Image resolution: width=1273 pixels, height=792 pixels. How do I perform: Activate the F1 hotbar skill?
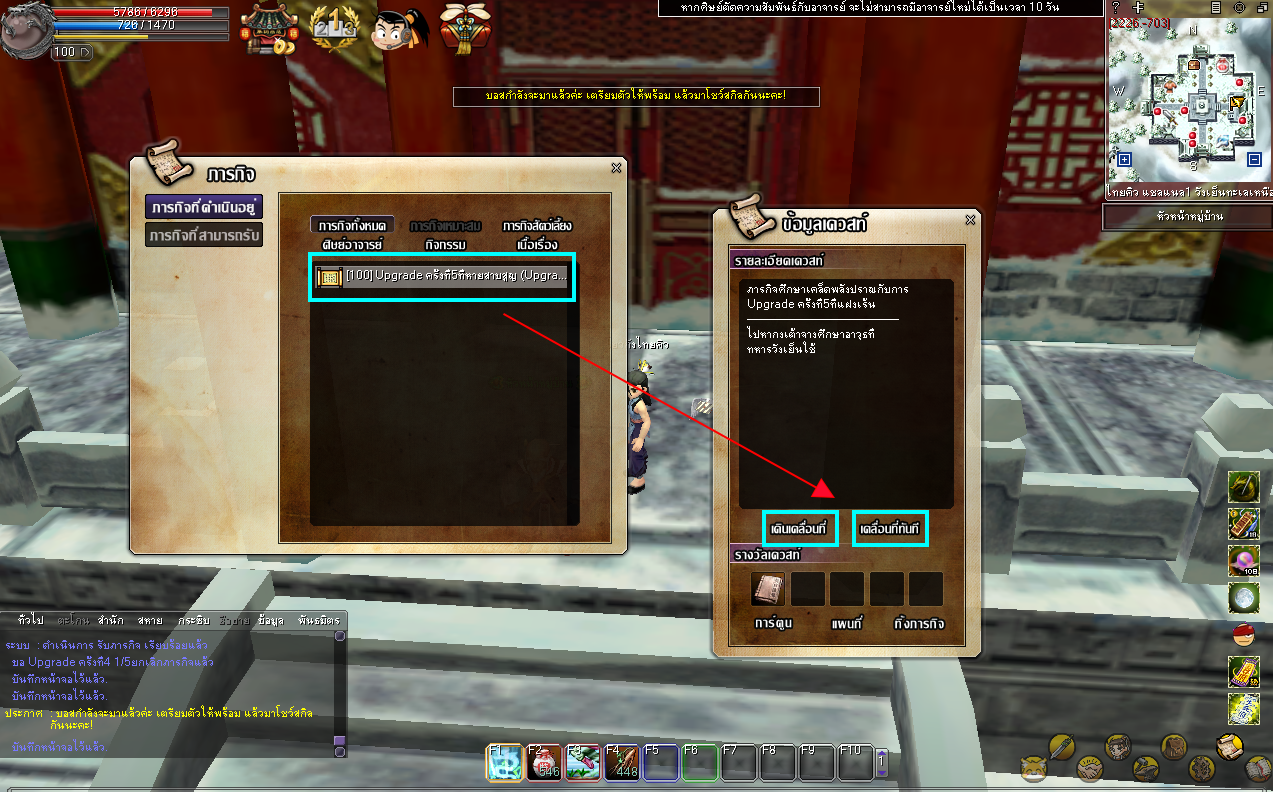(x=503, y=762)
